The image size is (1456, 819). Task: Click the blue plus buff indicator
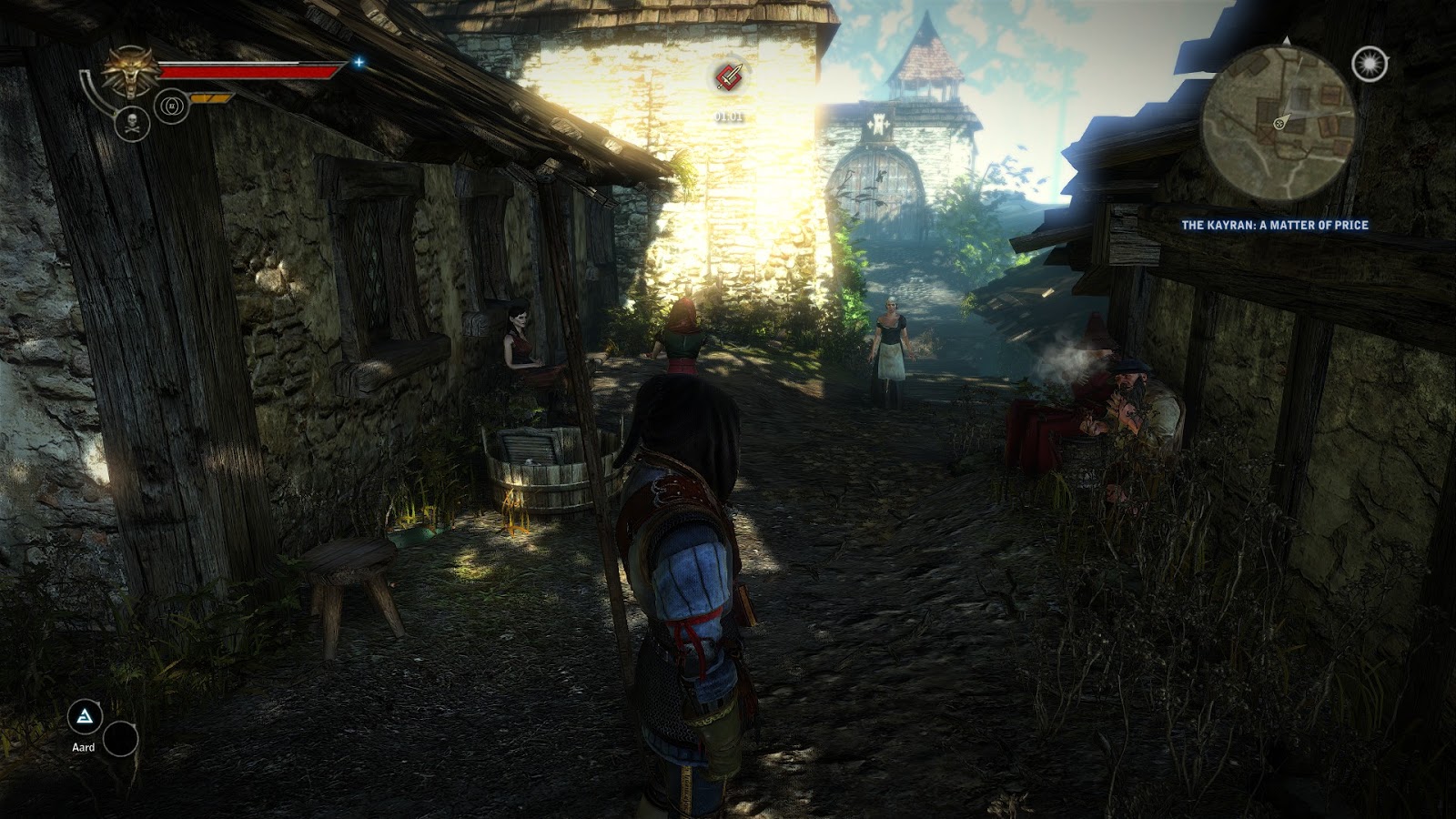(359, 63)
